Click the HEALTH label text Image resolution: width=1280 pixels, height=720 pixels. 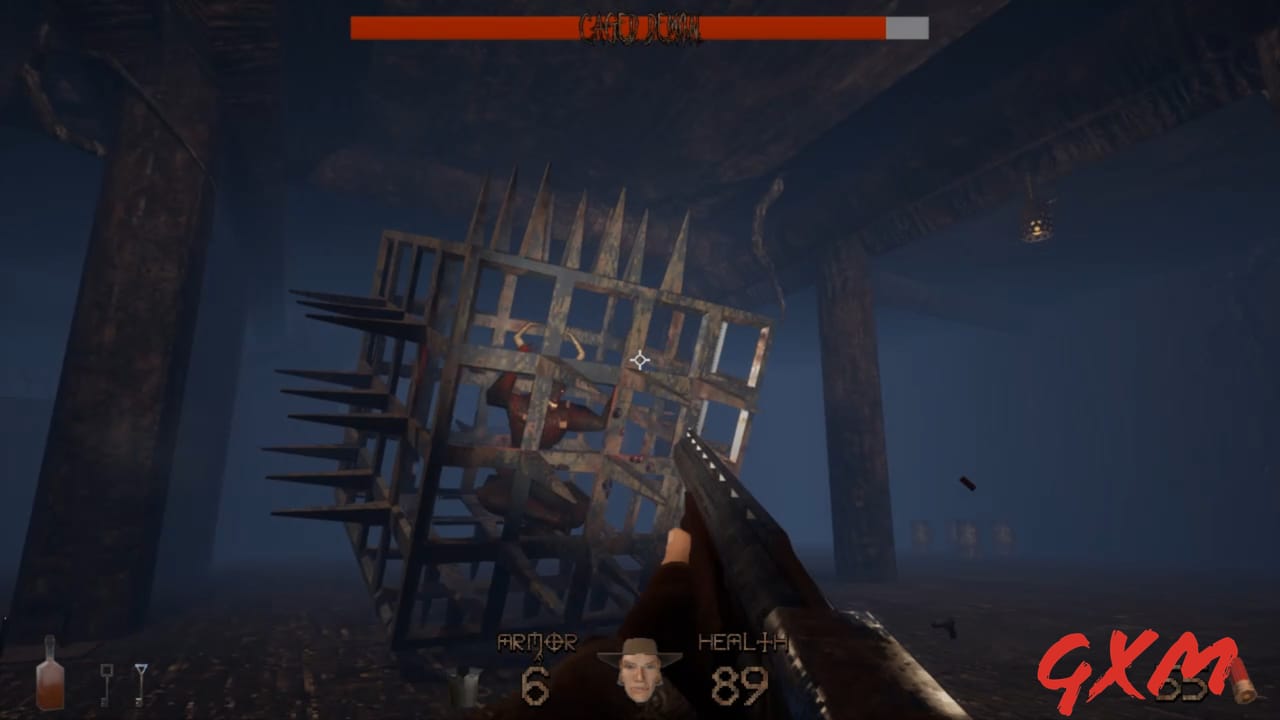(742, 643)
